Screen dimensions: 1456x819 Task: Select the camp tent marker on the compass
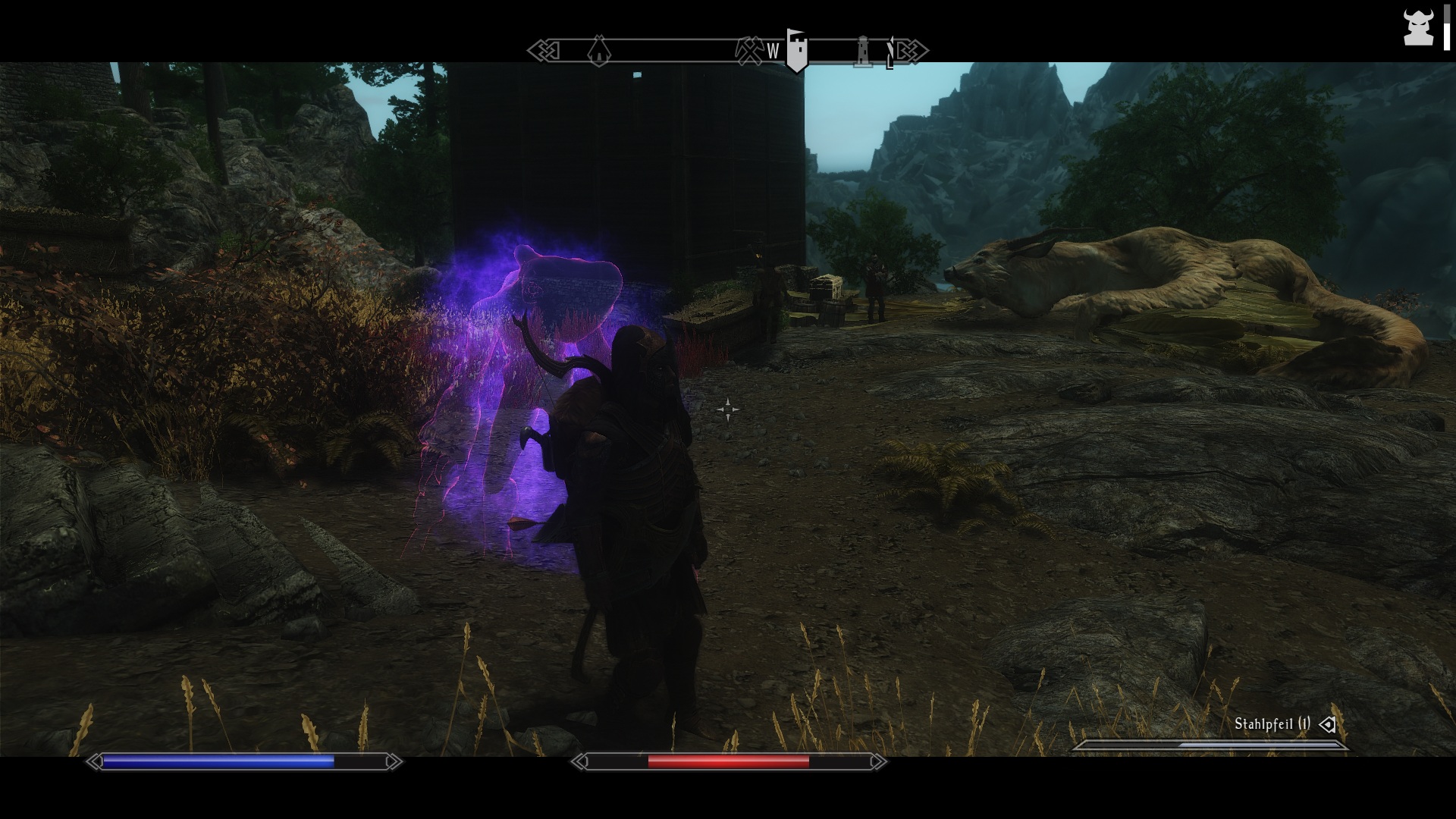pyautogui.click(x=599, y=51)
